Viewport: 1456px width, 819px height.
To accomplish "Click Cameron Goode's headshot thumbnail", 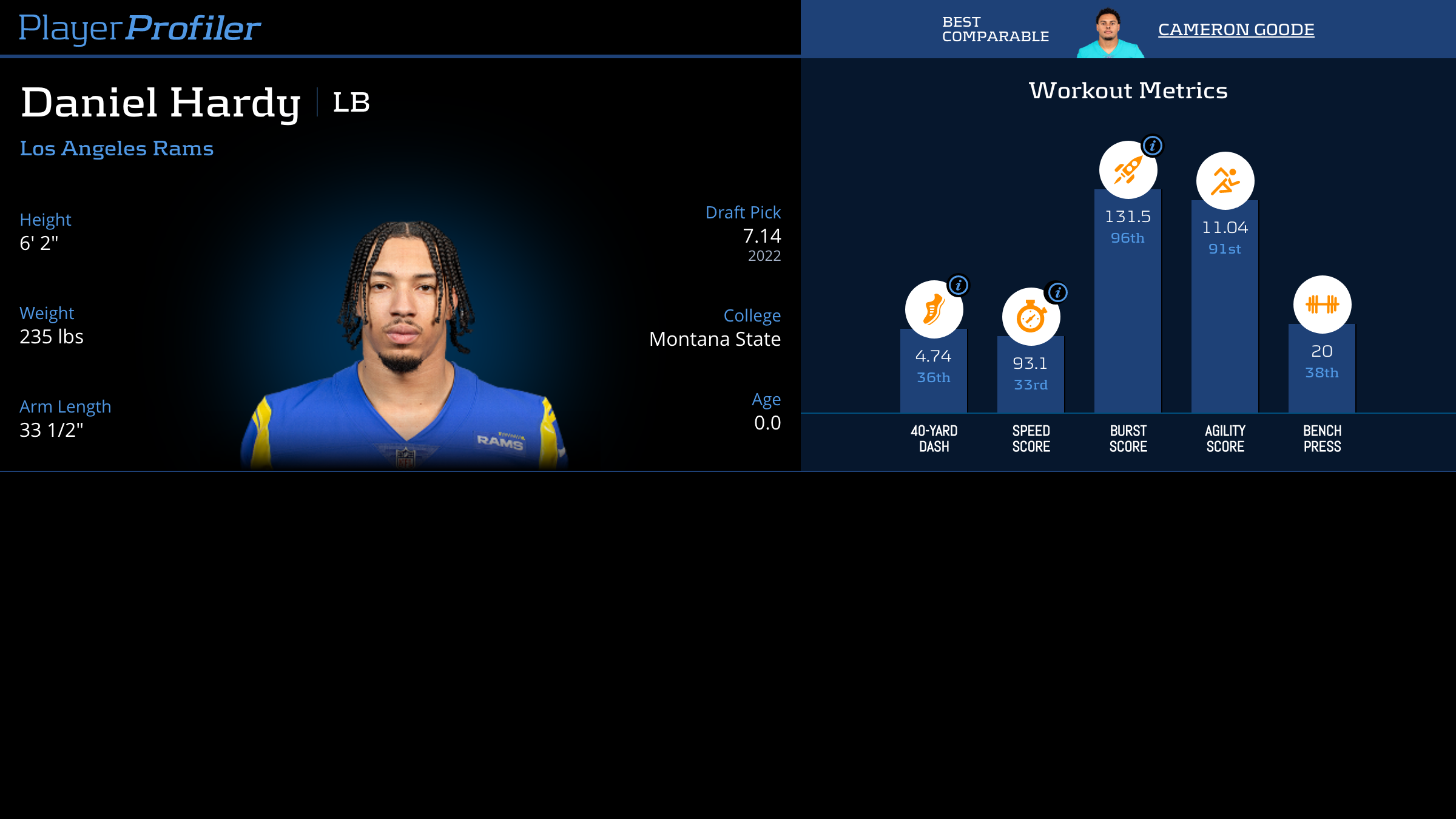I will click(x=1110, y=33).
